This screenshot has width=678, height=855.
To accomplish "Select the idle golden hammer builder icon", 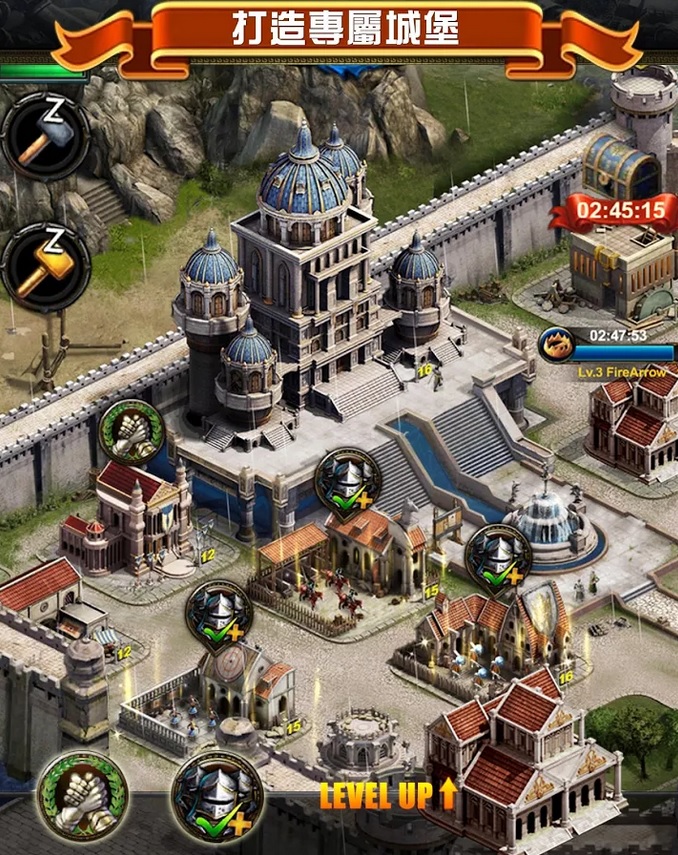I will pos(46,265).
